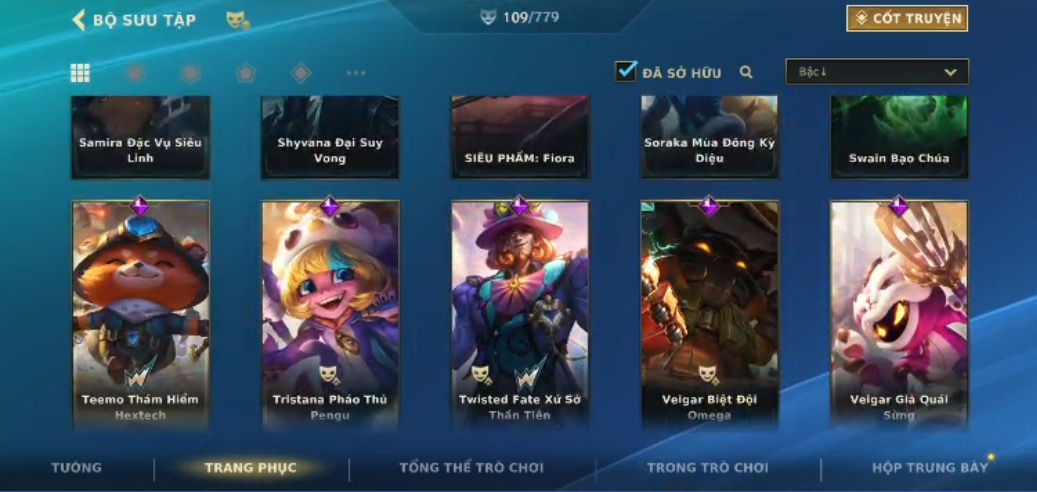Select SIÊU PHẨM: Fiora skin card
The height and width of the screenshot is (492, 1037).
click(520, 138)
